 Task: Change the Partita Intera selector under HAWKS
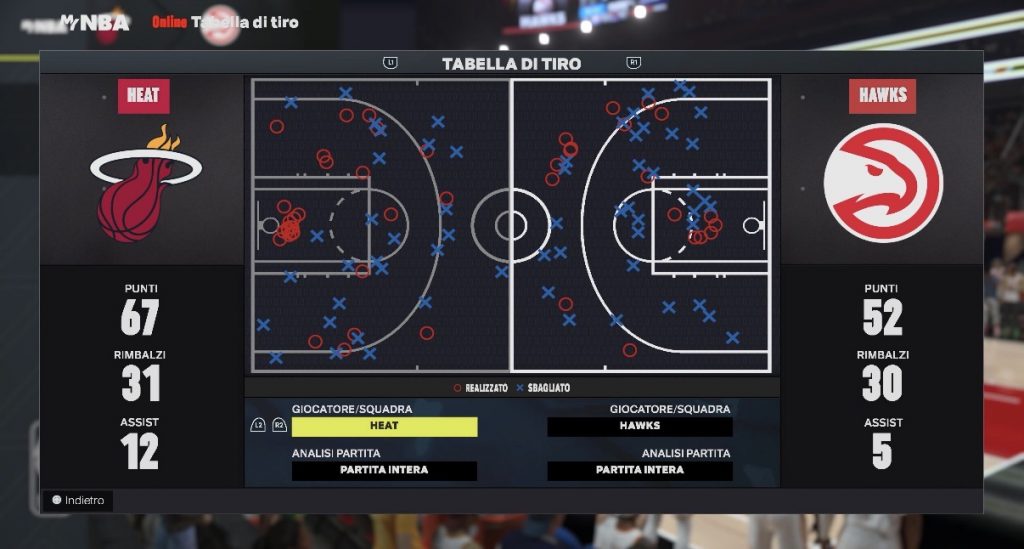(x=640, y=470)
